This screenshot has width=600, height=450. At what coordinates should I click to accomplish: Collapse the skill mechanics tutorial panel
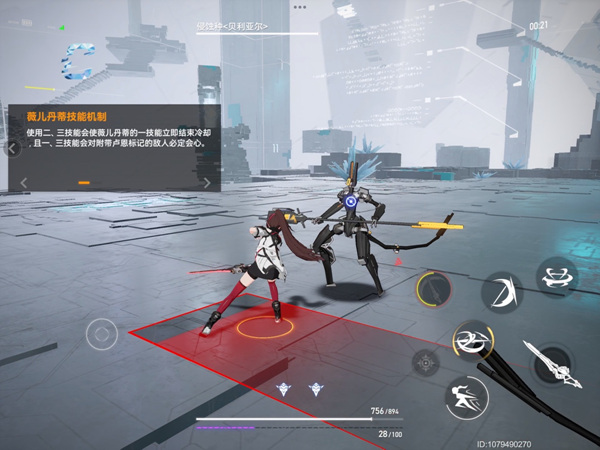12,149
